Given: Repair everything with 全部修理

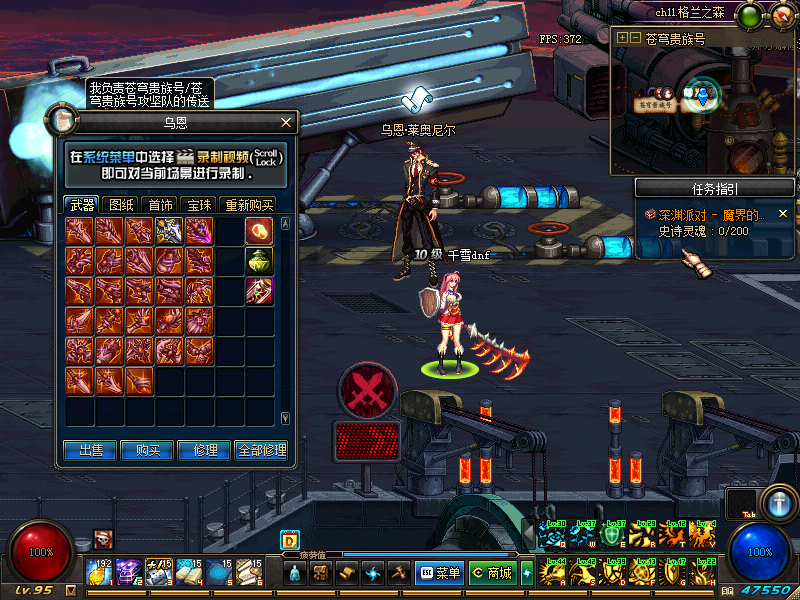Looking at the screenshot, I should tap(262, 451).
